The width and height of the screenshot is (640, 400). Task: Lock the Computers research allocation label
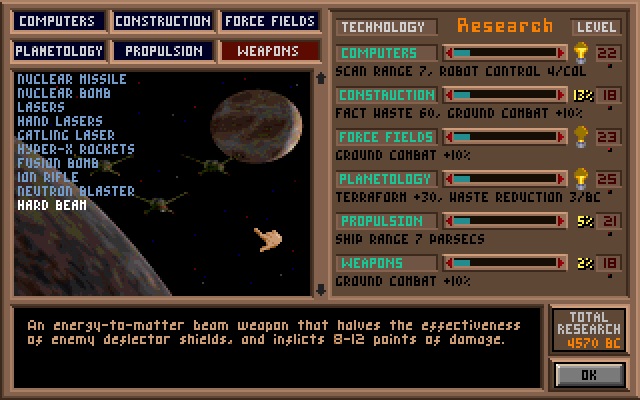[385, 52]
